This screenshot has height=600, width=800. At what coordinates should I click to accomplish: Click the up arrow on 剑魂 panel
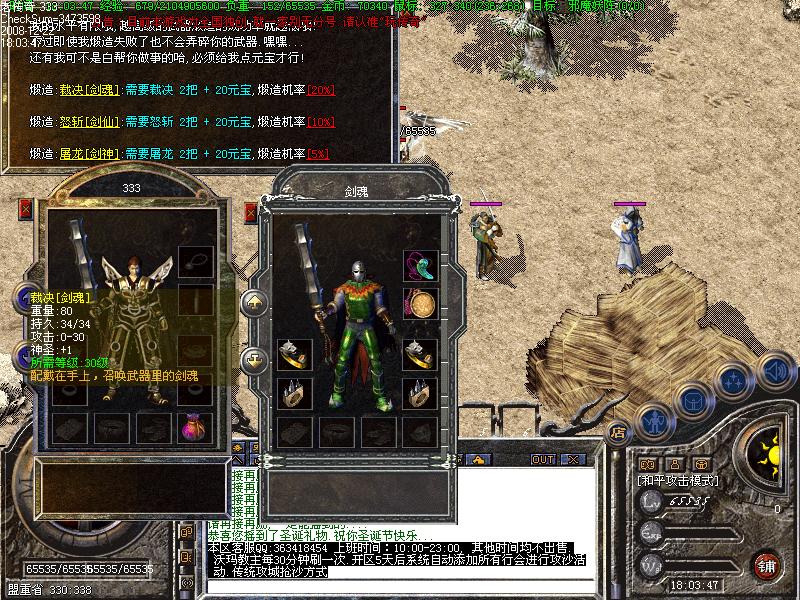(253, 302)
